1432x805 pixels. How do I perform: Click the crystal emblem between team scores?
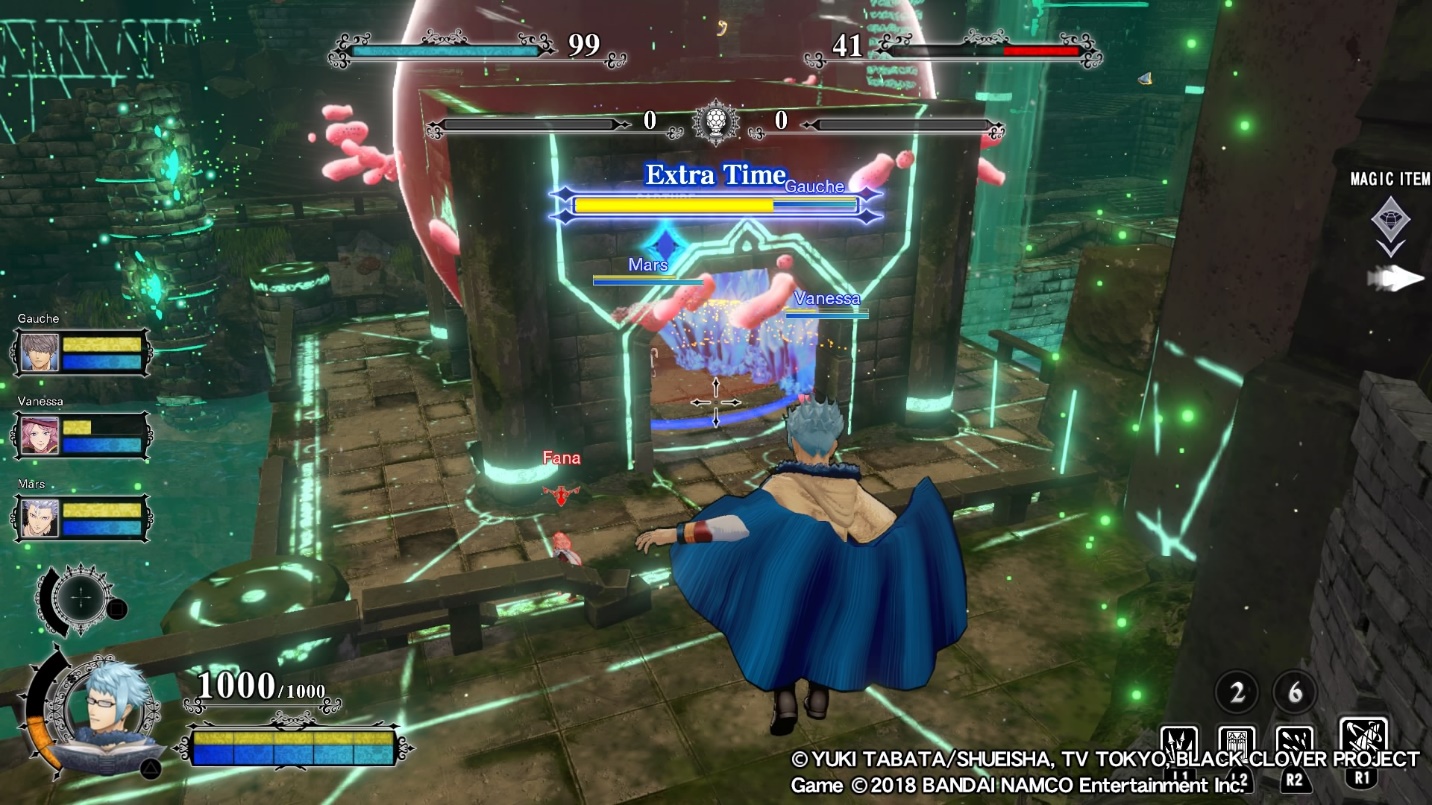715,123
